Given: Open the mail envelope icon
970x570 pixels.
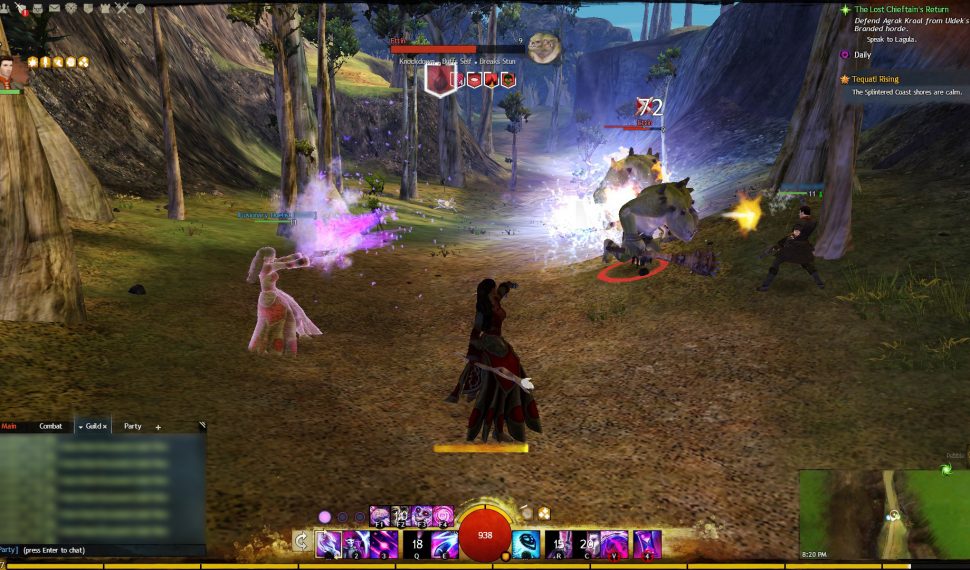Looking at the screenshot, I should pyautogui.click(x=54, y=8).
